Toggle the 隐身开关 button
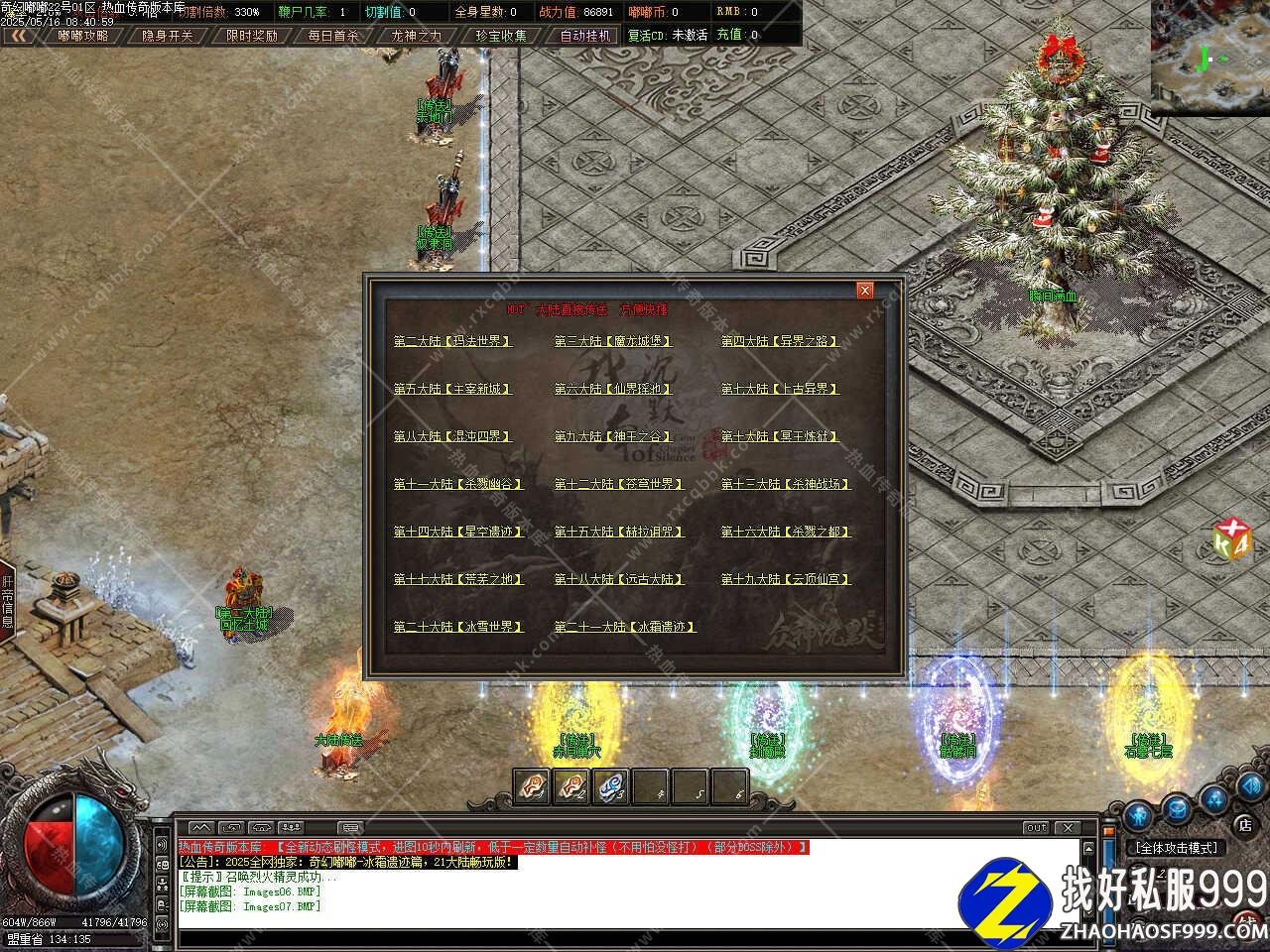This screenshot has height=952, width=1270. [166, 35]
